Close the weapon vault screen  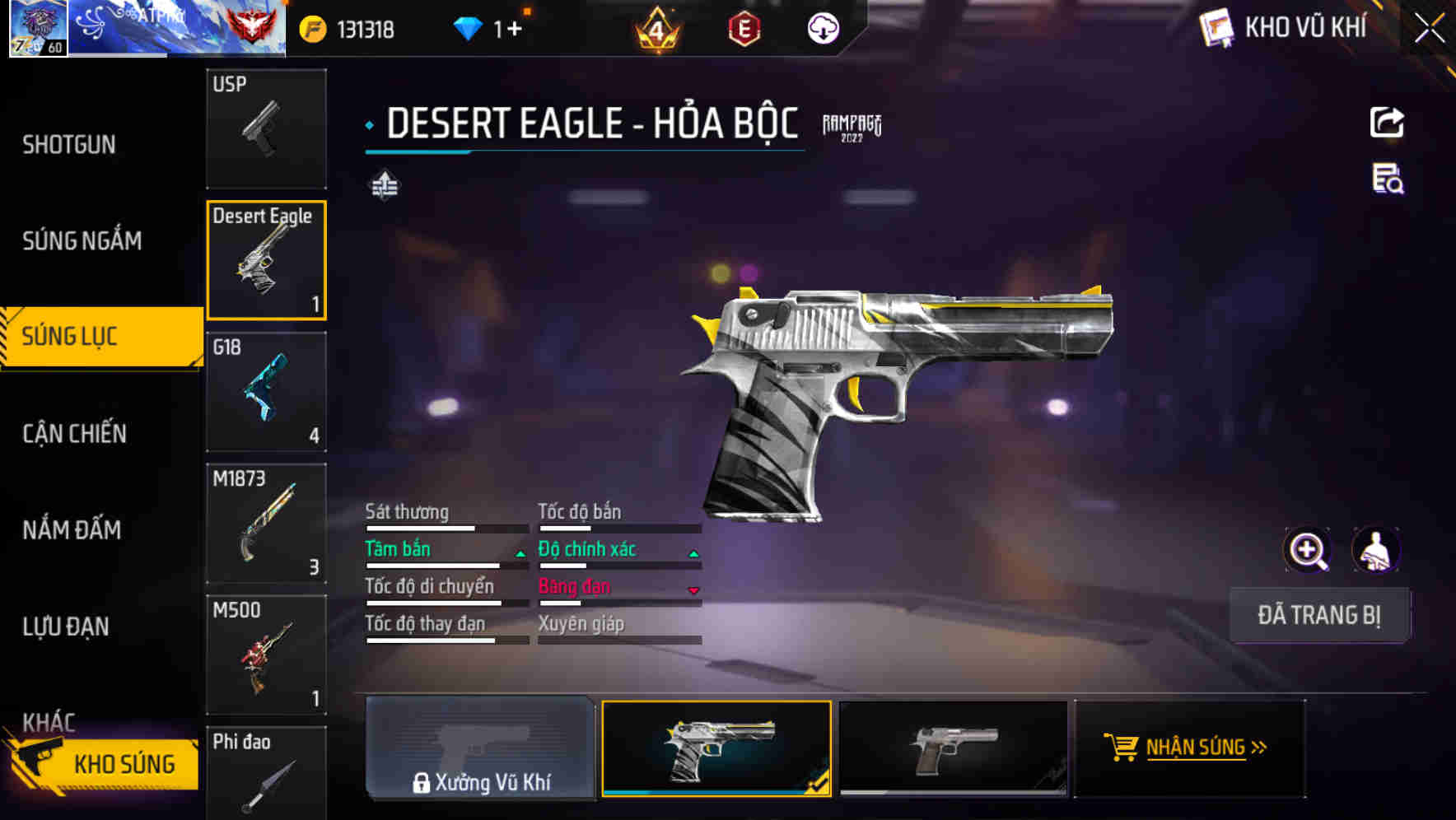[1430, 29]
